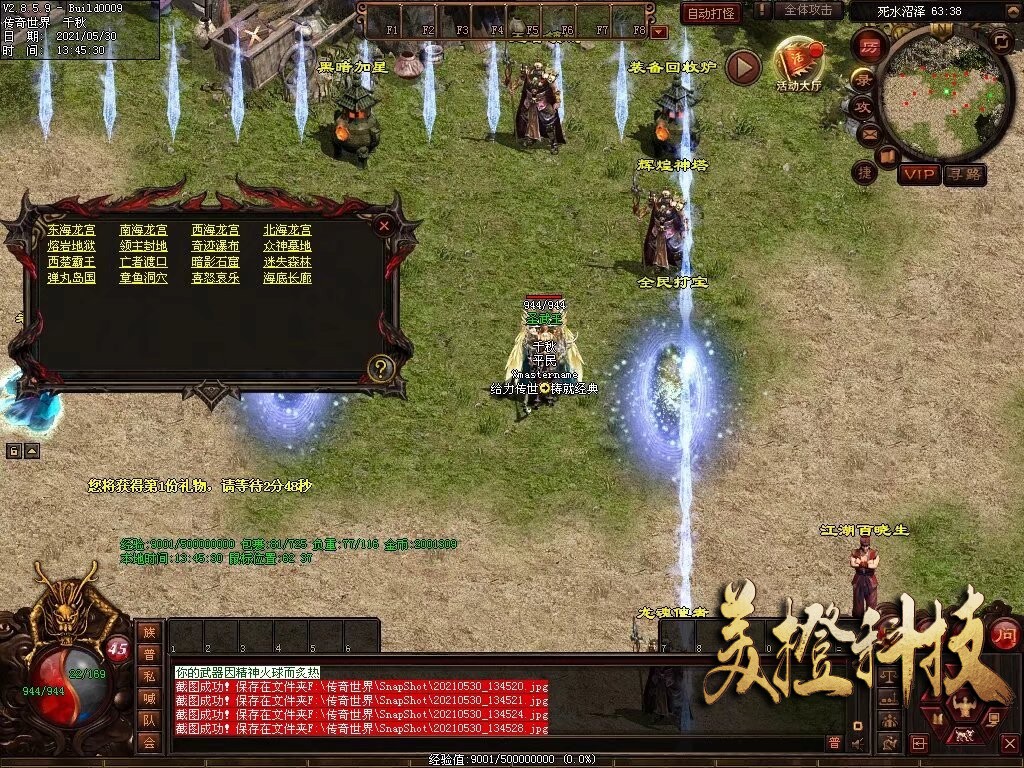Image resolution: width=1024 pixels, height=768 pixels.
Task: Open the VIP panel
Action: click(x=918, y=174)
